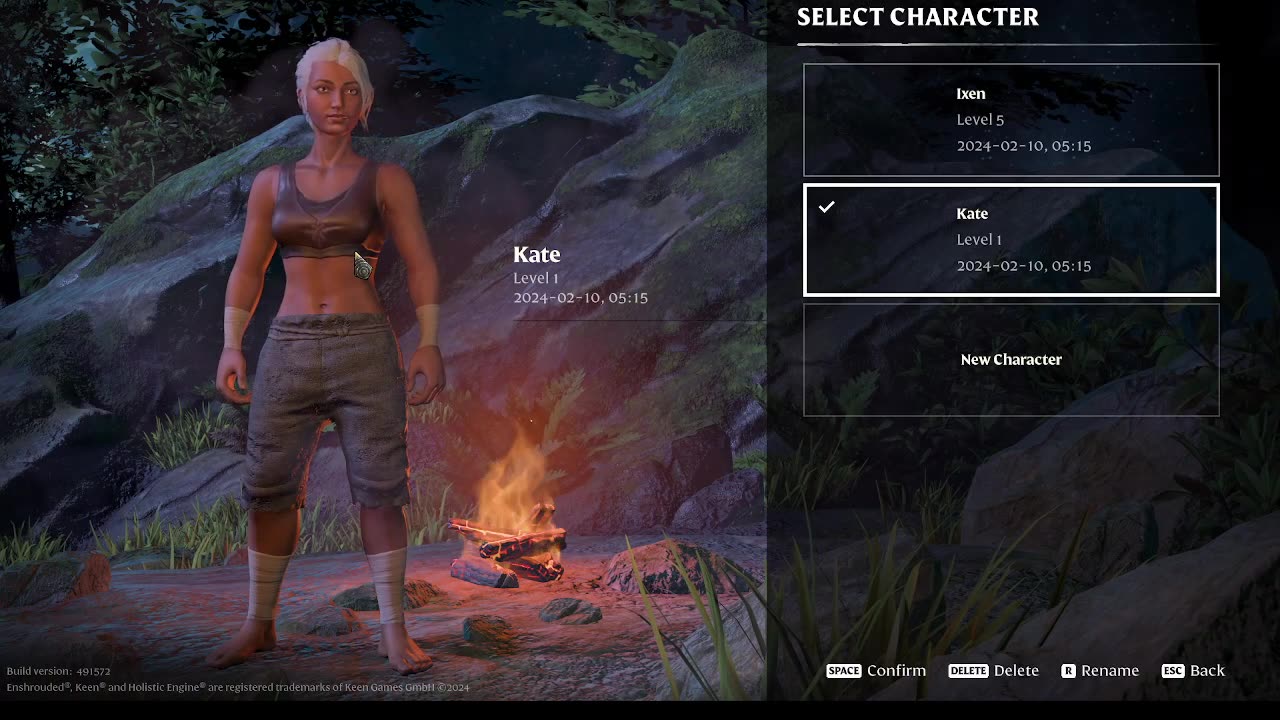Create a New Character
The image size is (1280, 720).
coord(1011,360)
